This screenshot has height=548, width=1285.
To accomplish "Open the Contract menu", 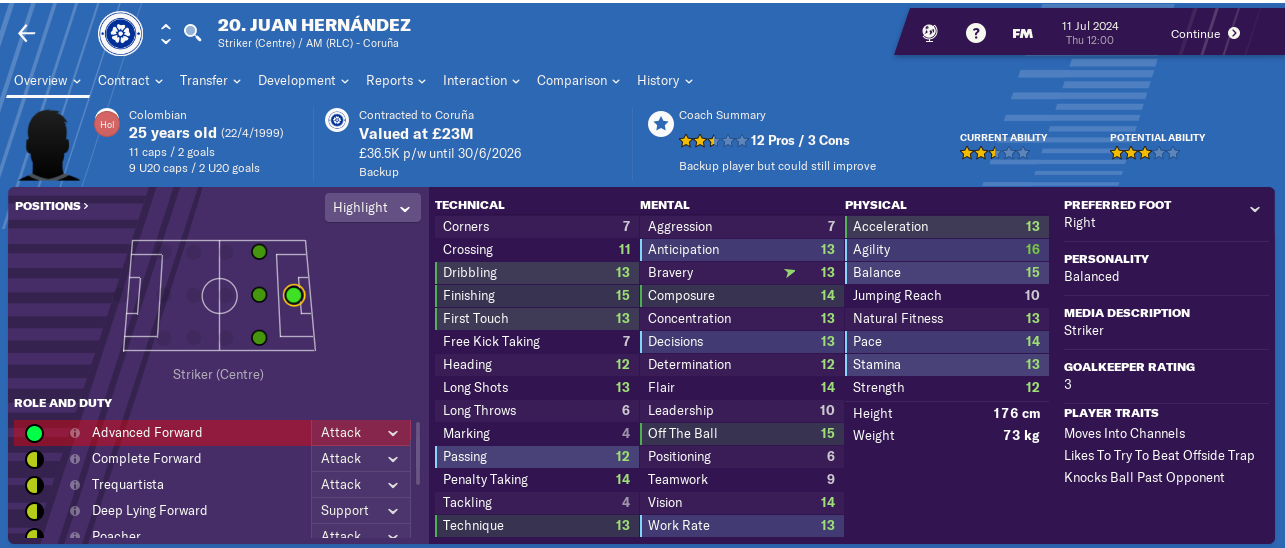I will (x=131, y=81).
